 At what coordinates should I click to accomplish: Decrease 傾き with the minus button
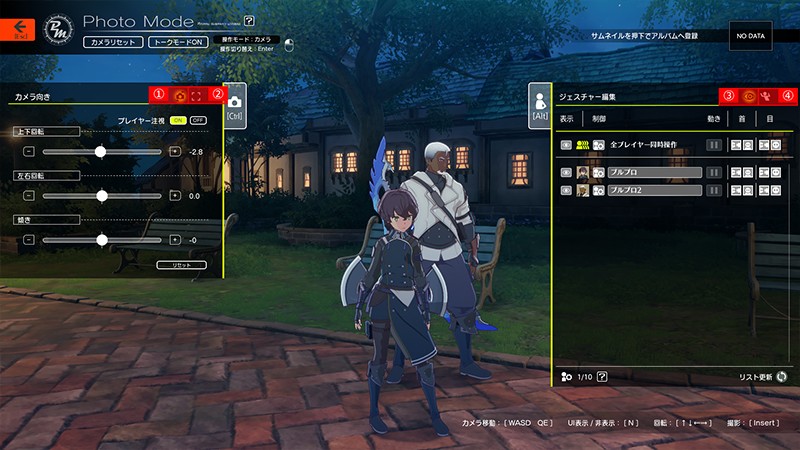click(29, 240)
